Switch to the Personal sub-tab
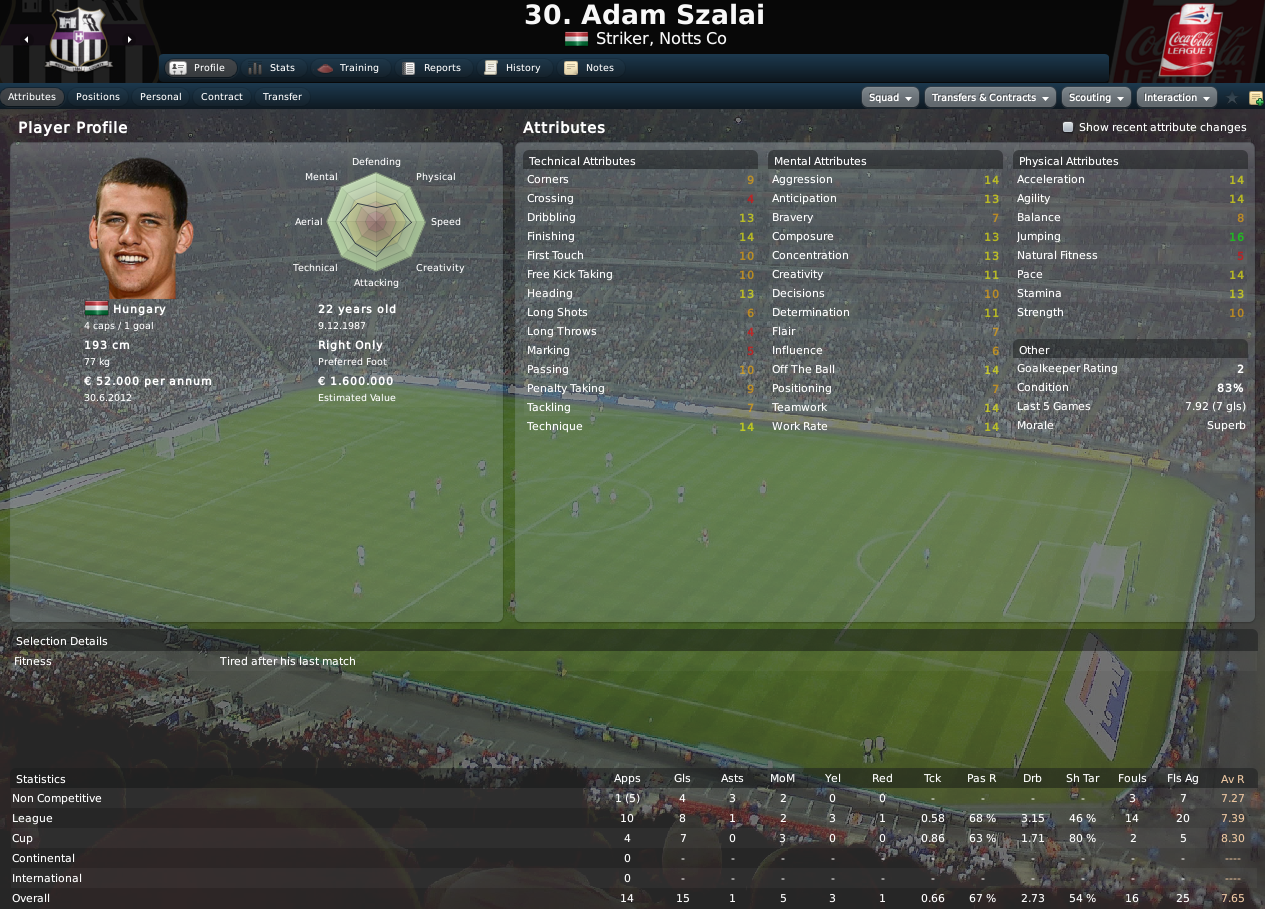The width and height of the screenshot is (1265, 909). (x=161, y=97)
